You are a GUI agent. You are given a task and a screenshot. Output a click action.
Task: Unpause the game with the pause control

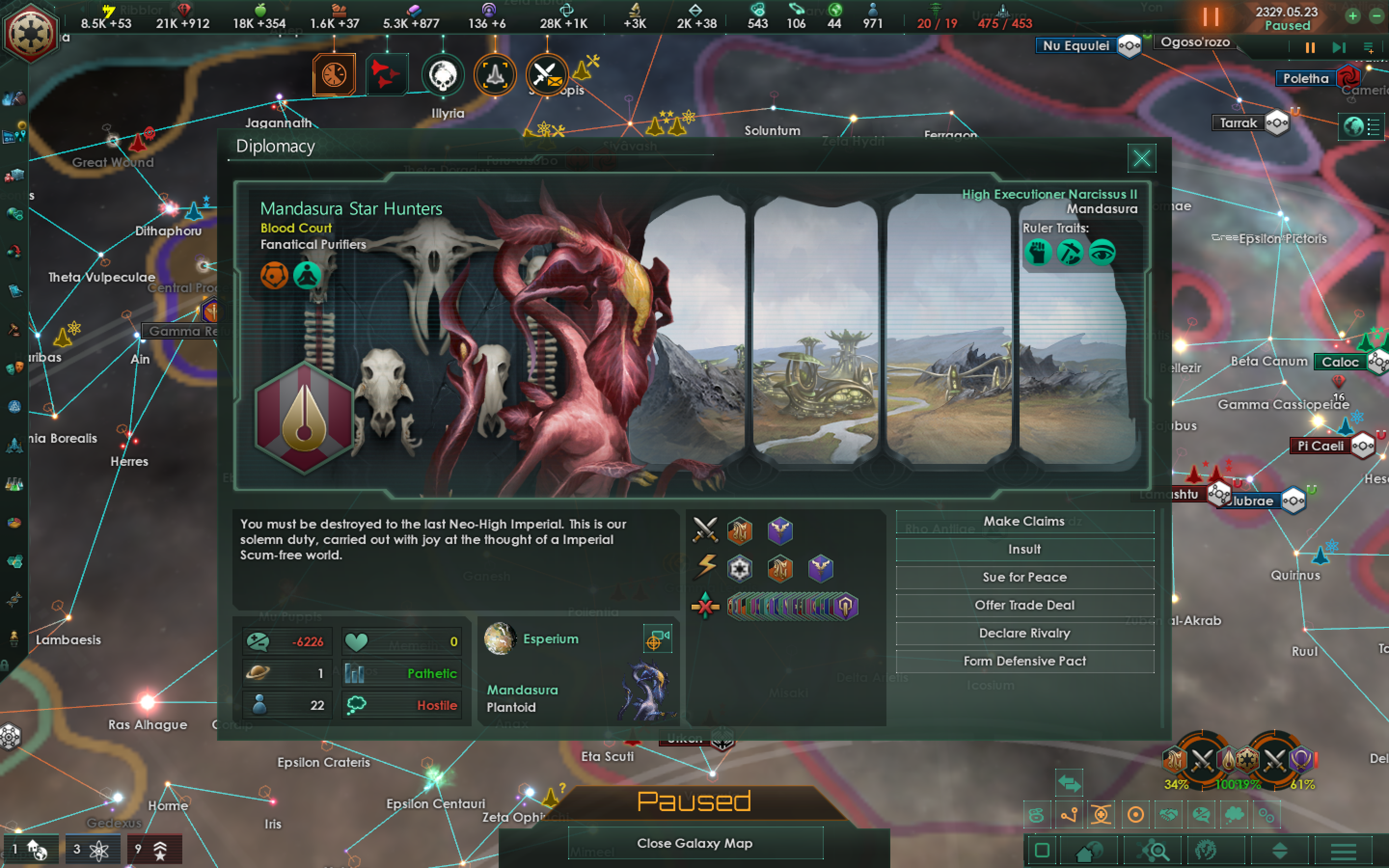[1211, 17]
